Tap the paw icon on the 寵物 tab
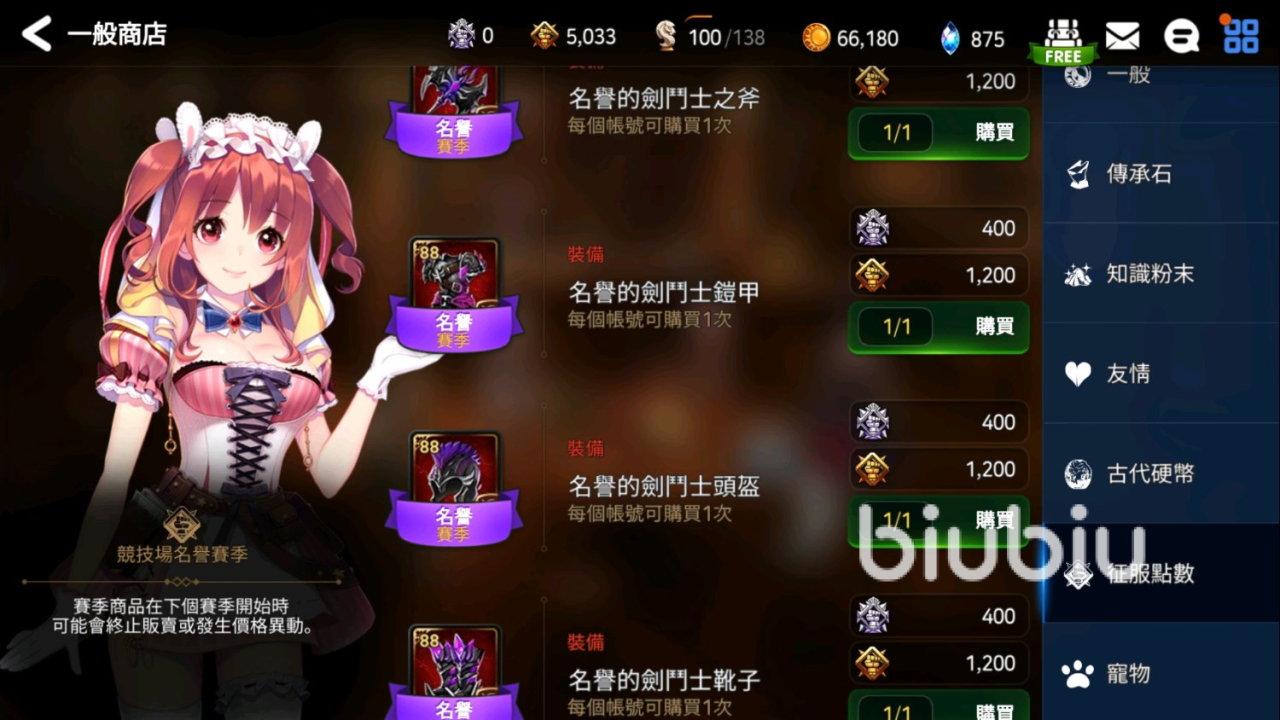1280x720 pixels. pyautogui.click(x=1078, y=672)
